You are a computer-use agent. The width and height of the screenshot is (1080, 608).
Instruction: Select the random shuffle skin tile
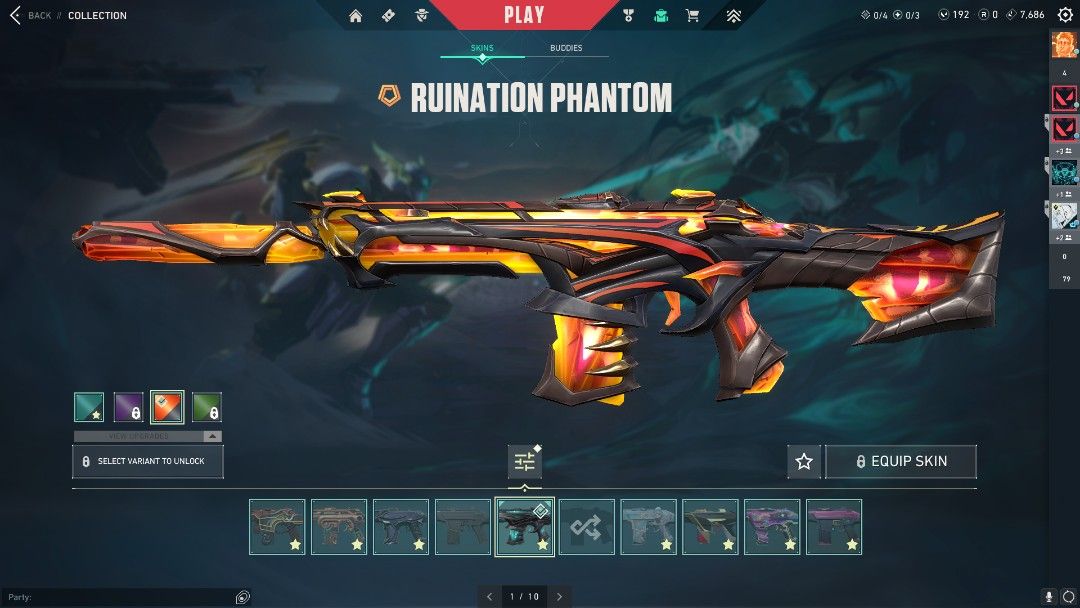coord(586,527)
